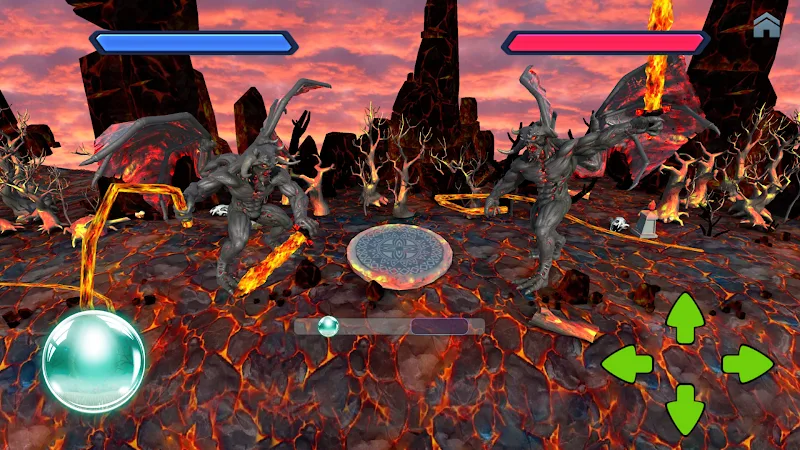Tap the green down arrow

(686, 408)
